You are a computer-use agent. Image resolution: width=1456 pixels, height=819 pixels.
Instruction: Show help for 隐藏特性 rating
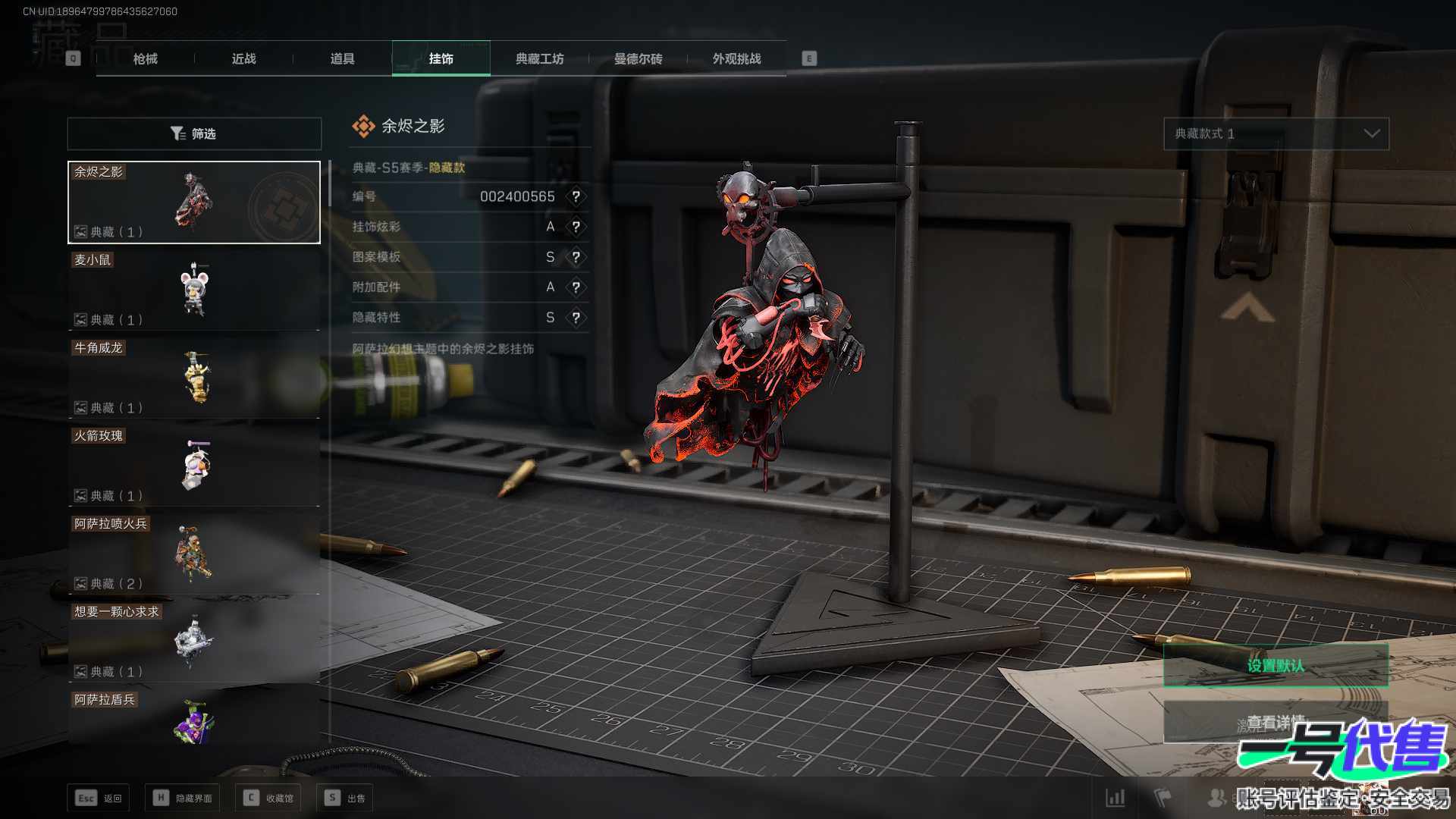click(576, 318)
